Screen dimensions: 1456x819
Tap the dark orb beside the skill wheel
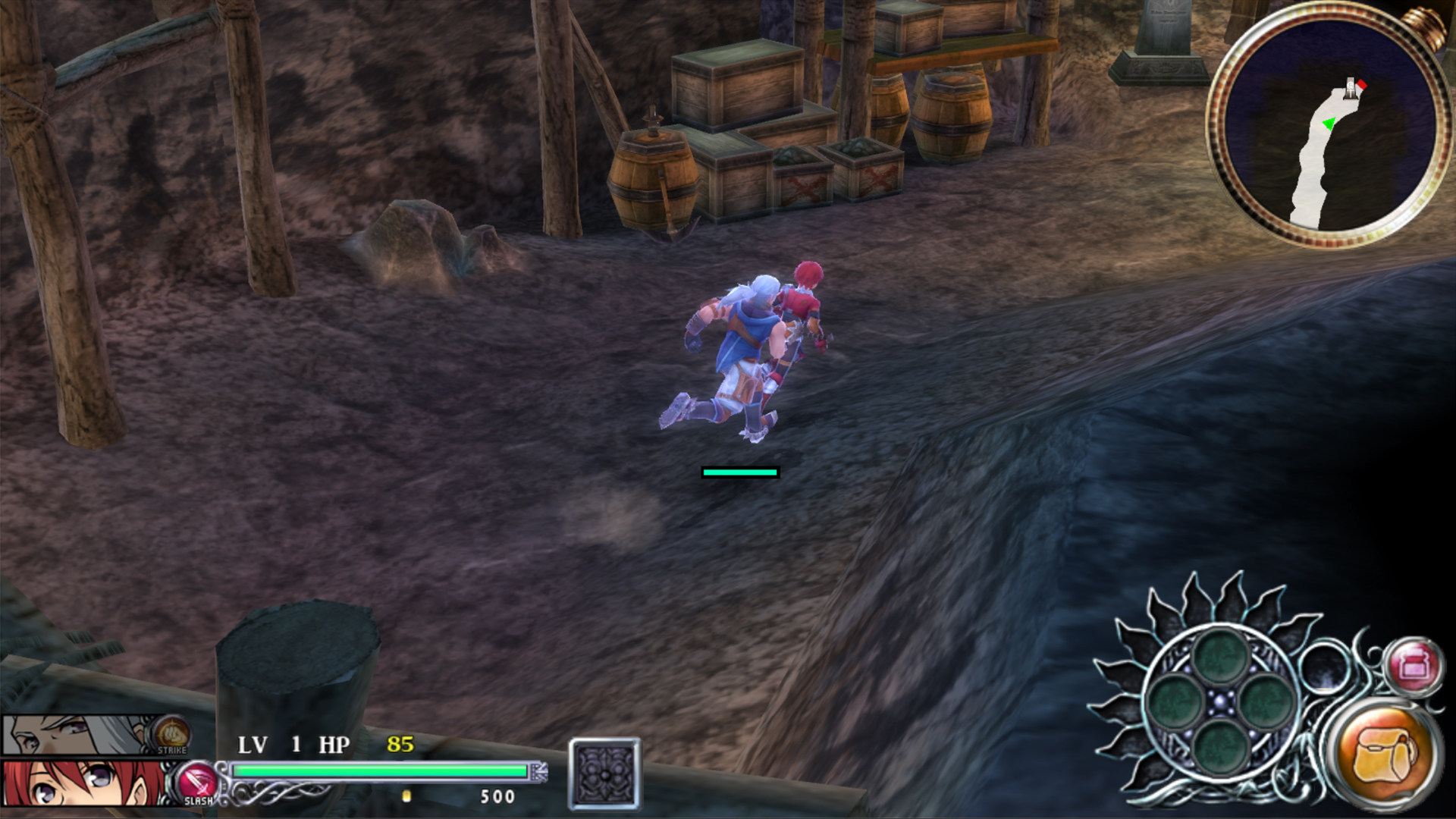coord(1324,667)
